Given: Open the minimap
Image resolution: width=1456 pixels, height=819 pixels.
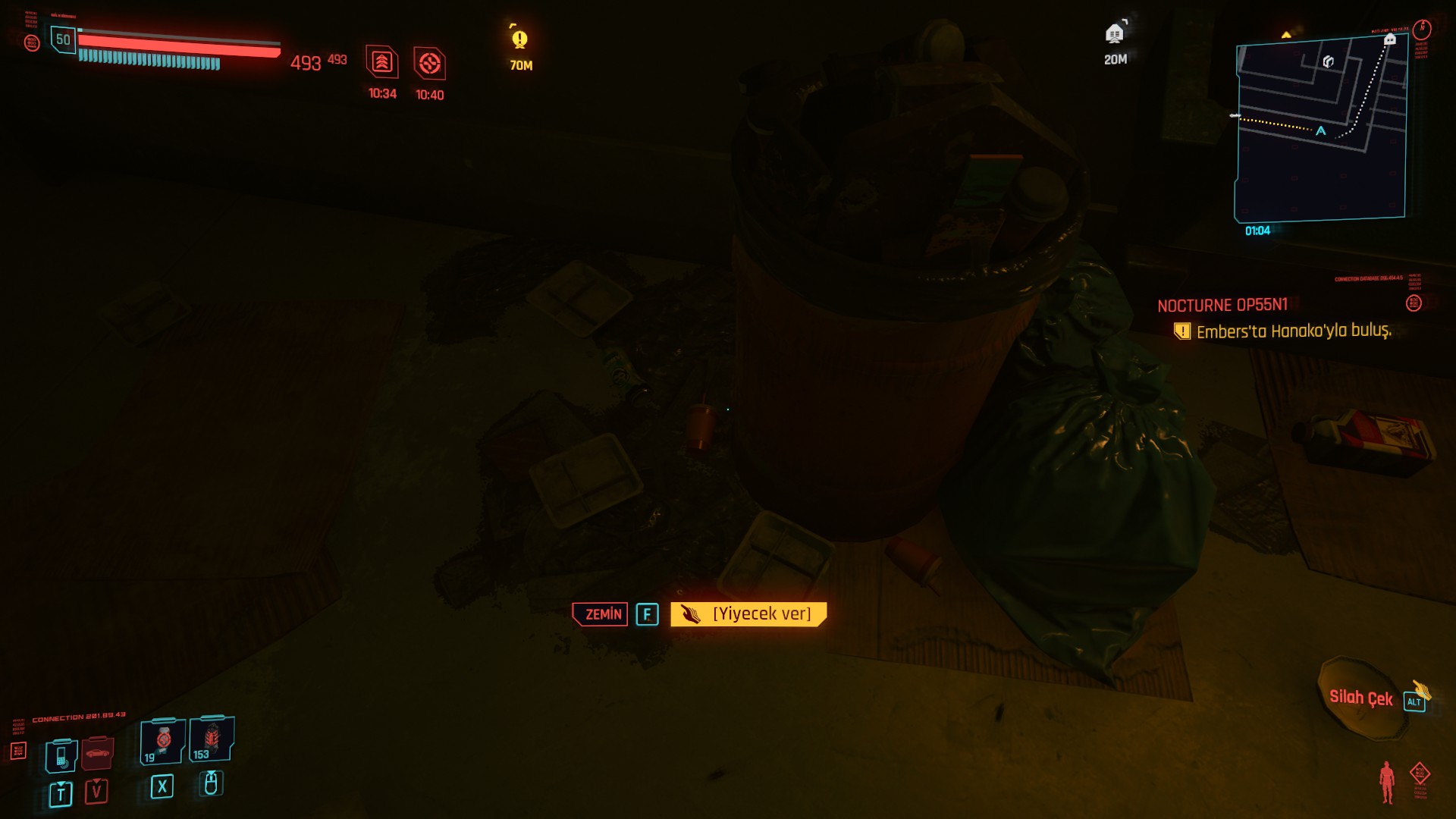Looking at the screenshot, I should point(1321,129).
